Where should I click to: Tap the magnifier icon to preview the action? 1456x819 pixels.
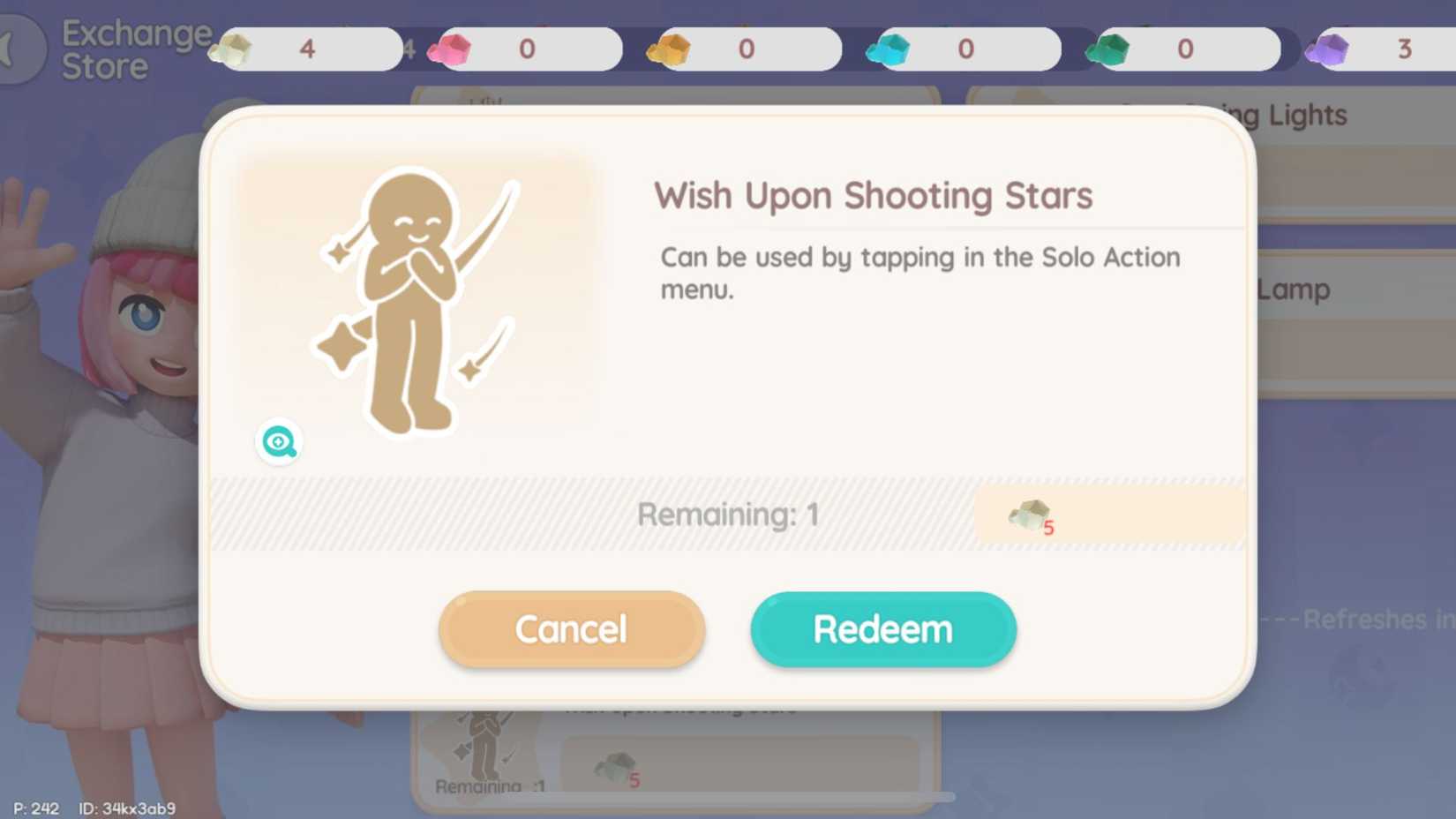pos(278,441)
